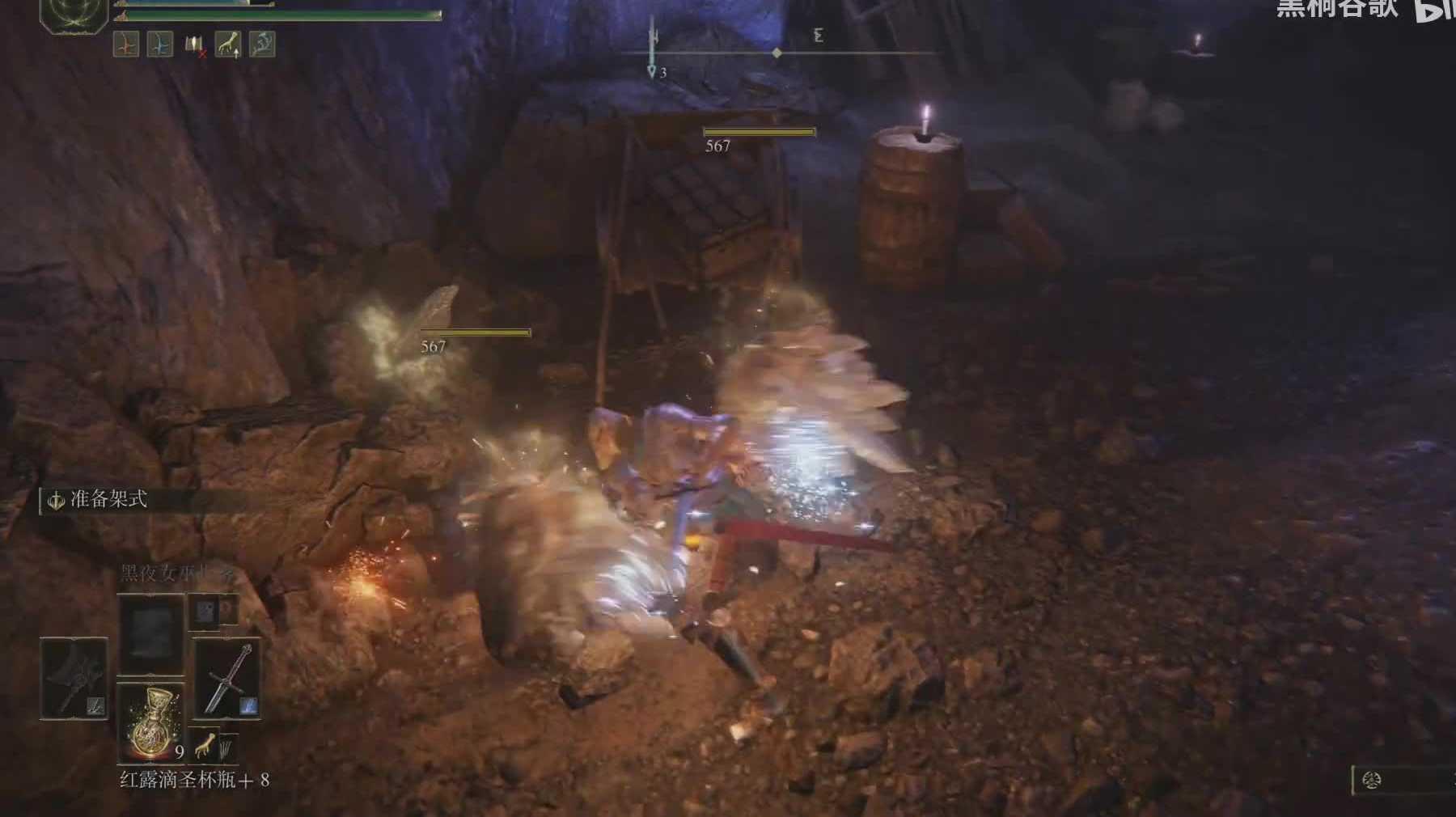1456x817 pixels.
Task: Click the red-crossed debuff status icon
Action: 194,44
